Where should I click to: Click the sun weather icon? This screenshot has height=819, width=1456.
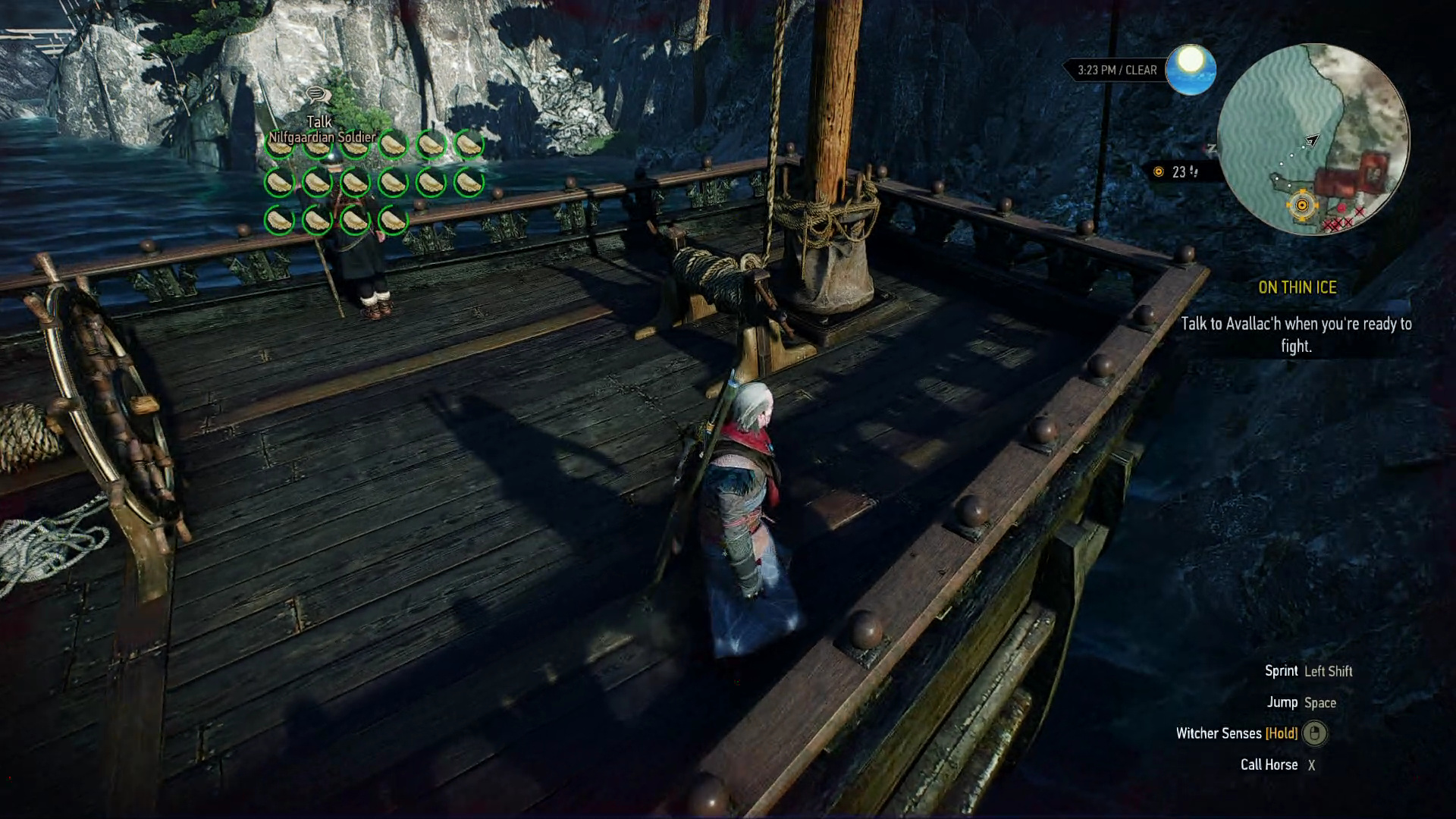(1191, 70)
